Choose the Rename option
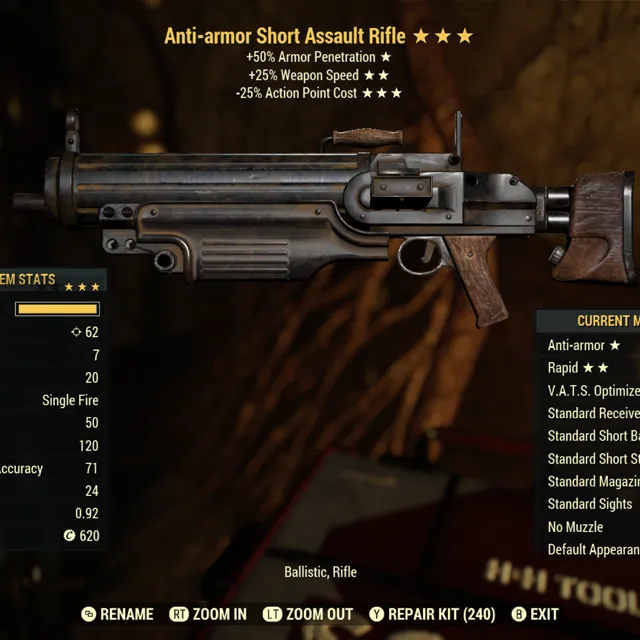640x640 pixels. click(x=118, y=614)
